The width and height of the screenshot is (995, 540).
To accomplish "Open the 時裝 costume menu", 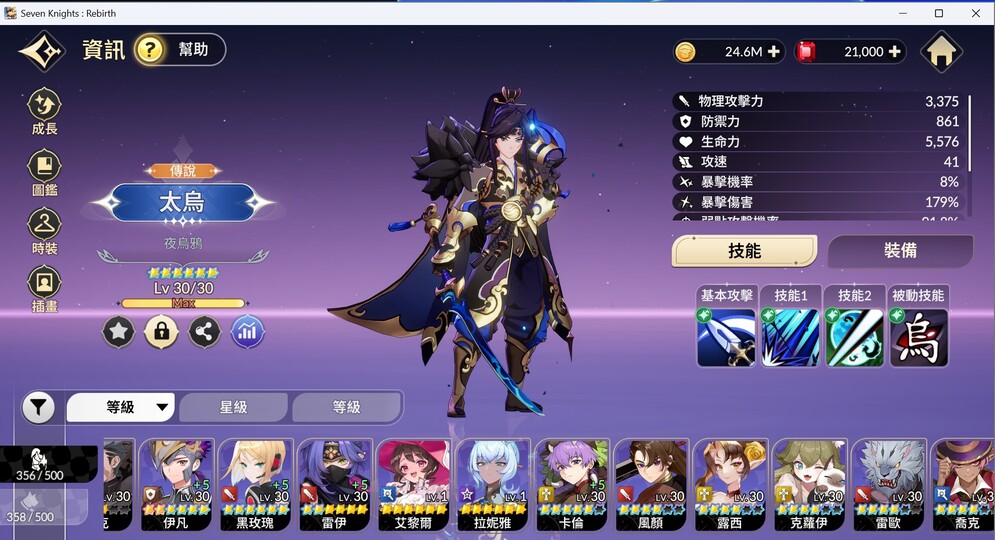I will pos(45,230).
